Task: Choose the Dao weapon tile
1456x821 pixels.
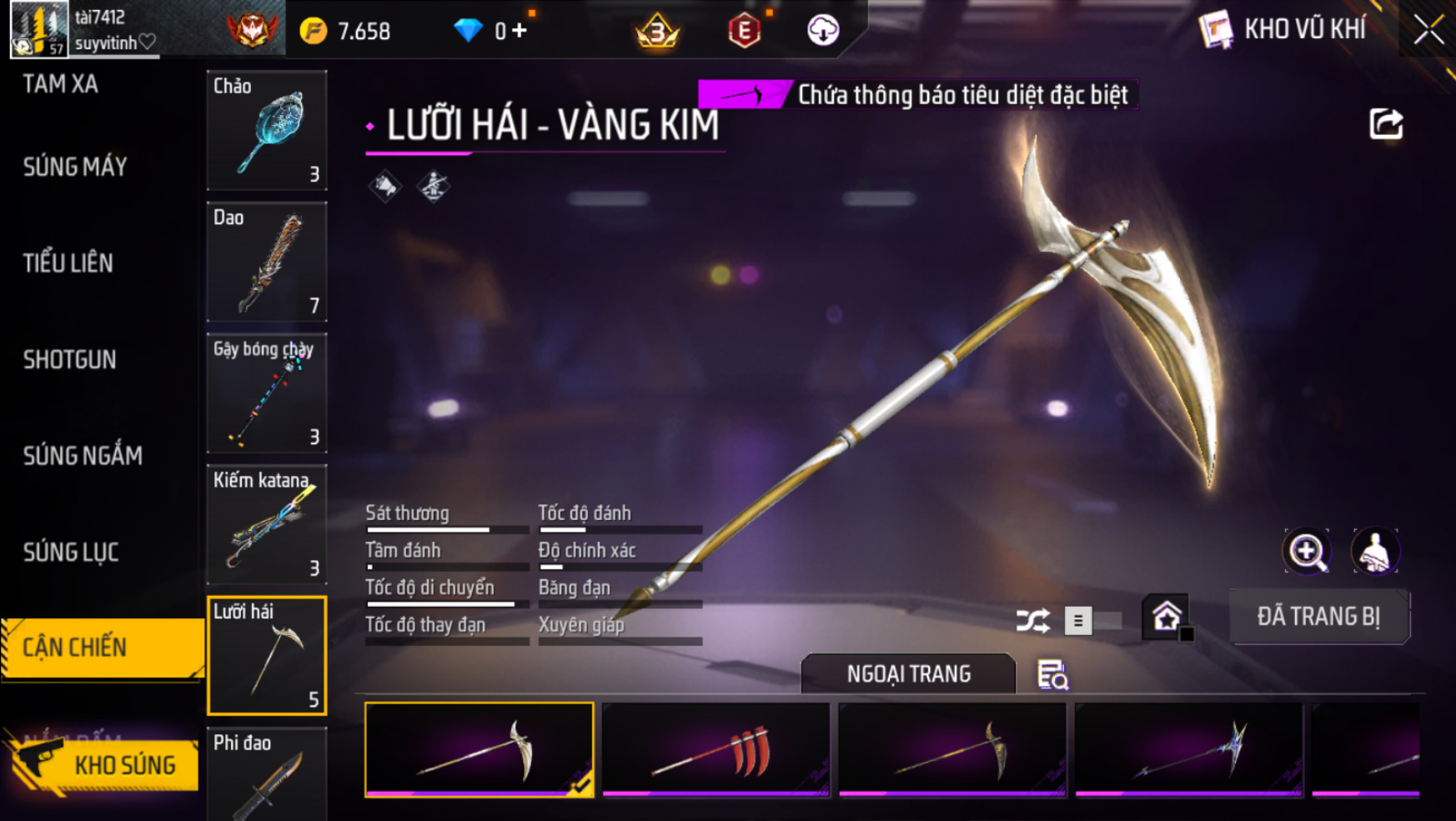Action: [267, 262]
